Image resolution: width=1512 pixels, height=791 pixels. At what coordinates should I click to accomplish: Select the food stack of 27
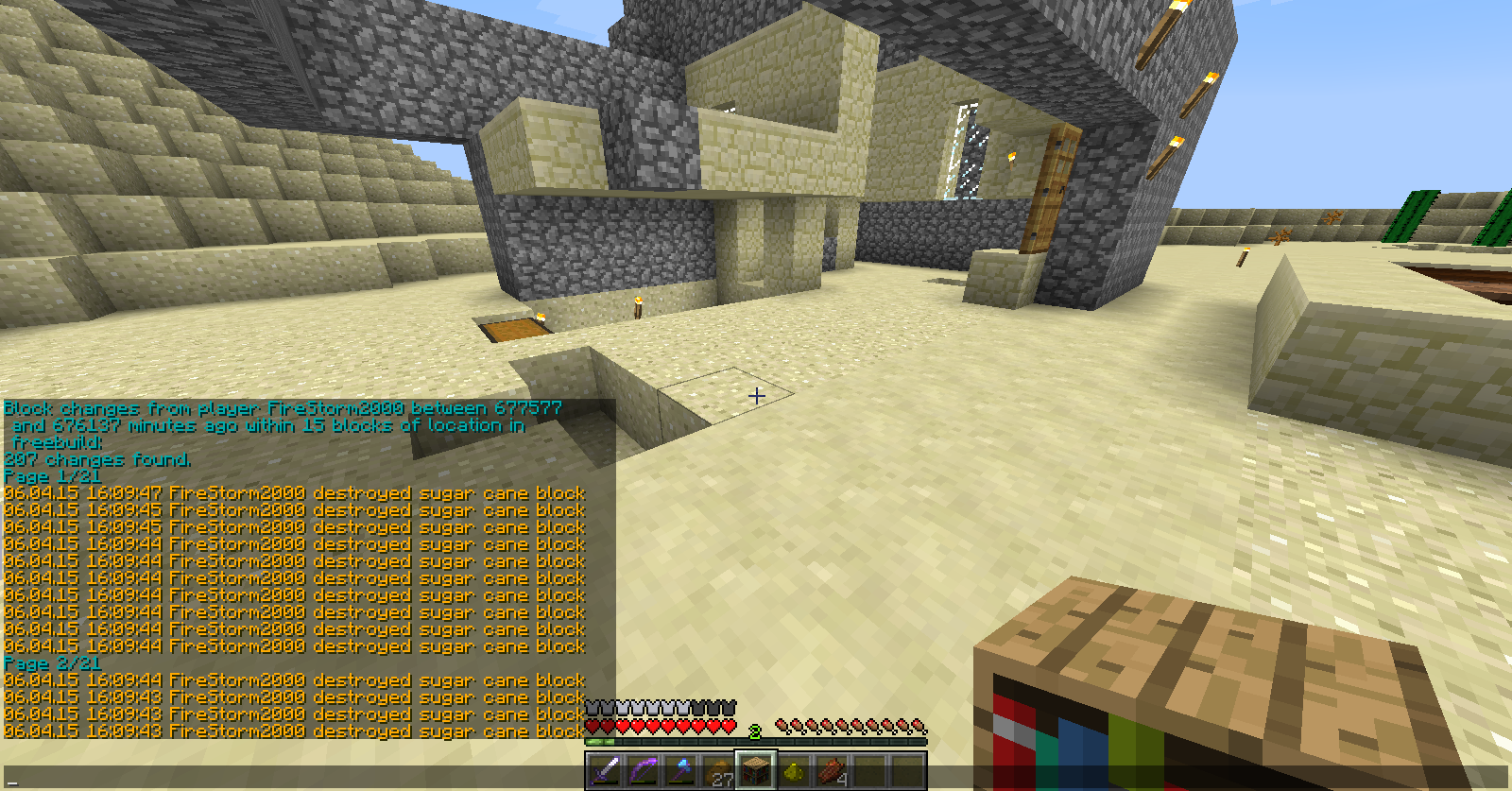pos(718,770)
